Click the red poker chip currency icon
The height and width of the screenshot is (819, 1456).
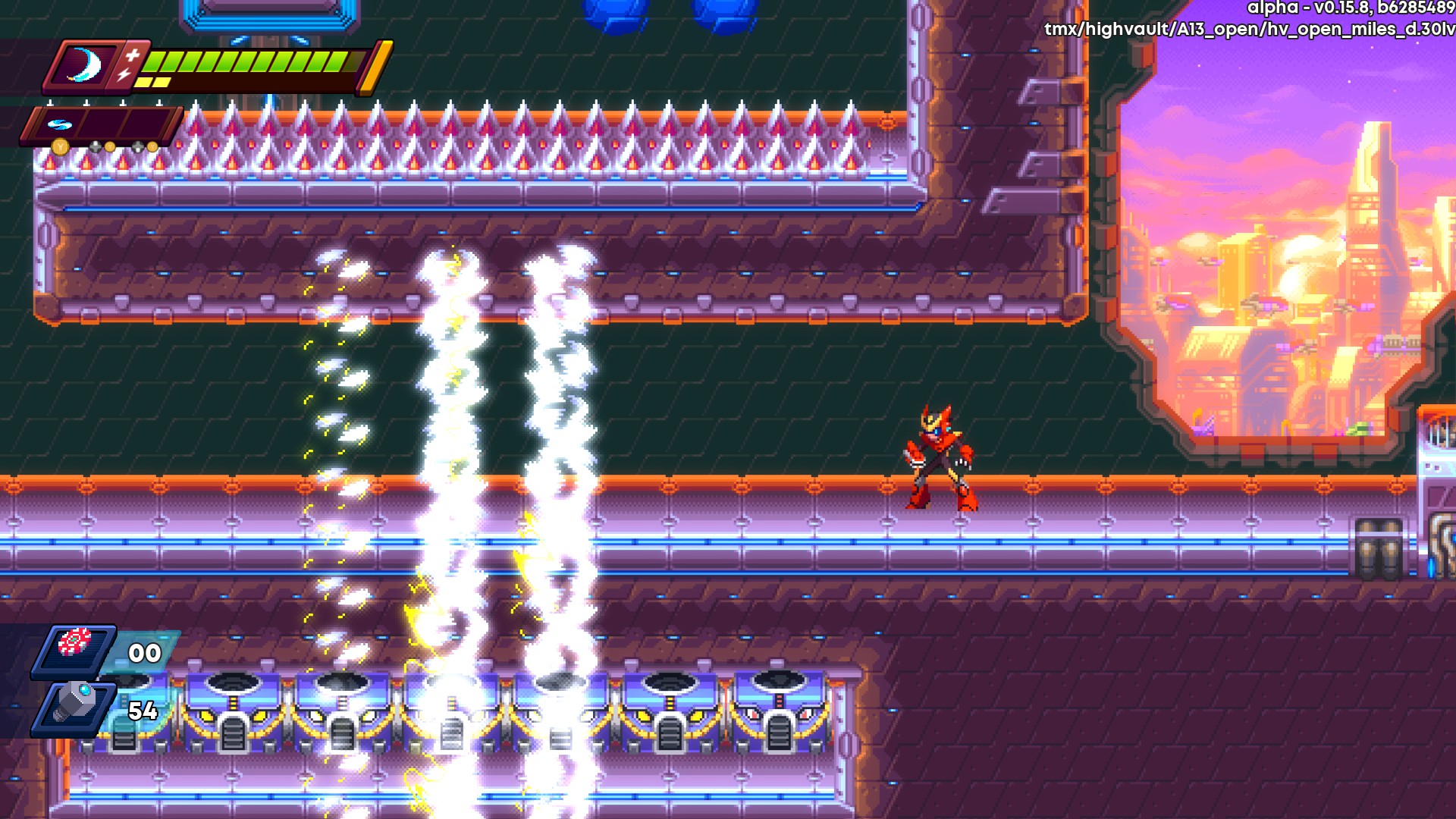tap(74, 644)
